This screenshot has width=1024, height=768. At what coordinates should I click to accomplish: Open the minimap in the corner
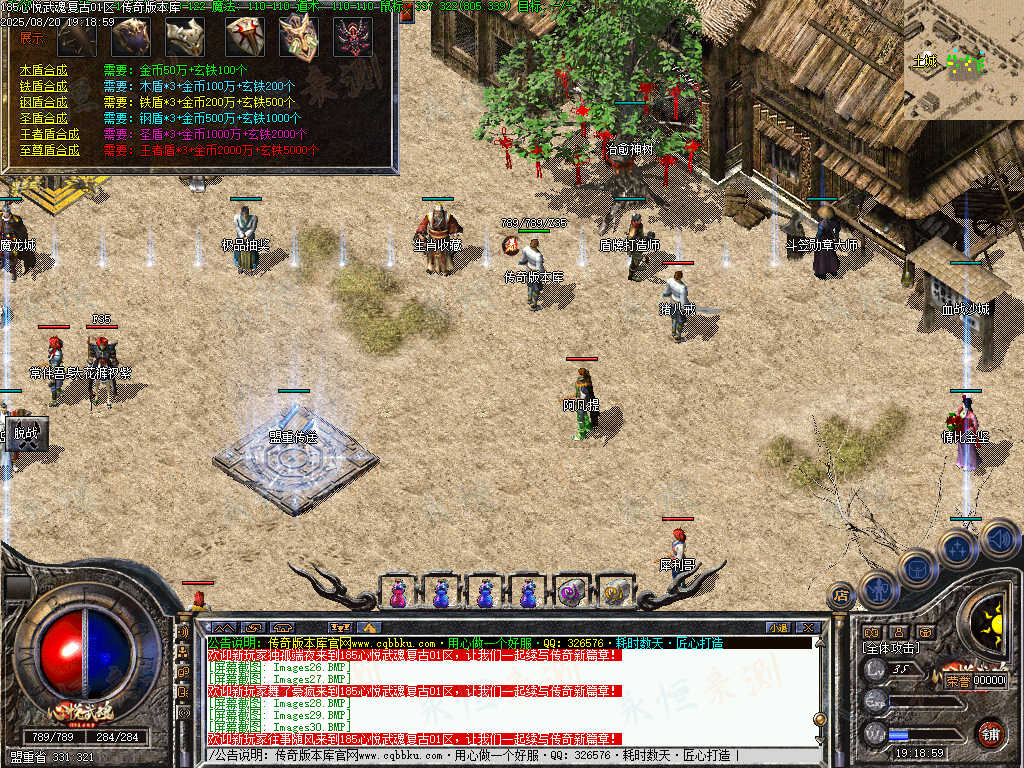(963, 60)
